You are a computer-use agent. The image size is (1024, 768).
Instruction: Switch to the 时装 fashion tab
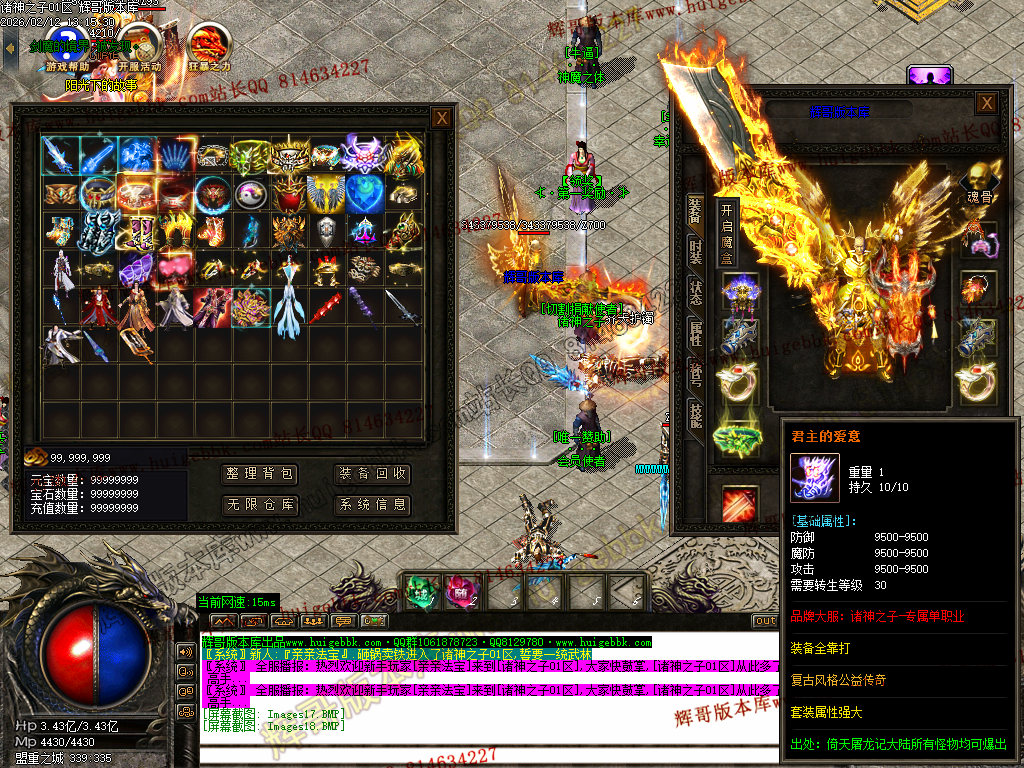(696, 251)
